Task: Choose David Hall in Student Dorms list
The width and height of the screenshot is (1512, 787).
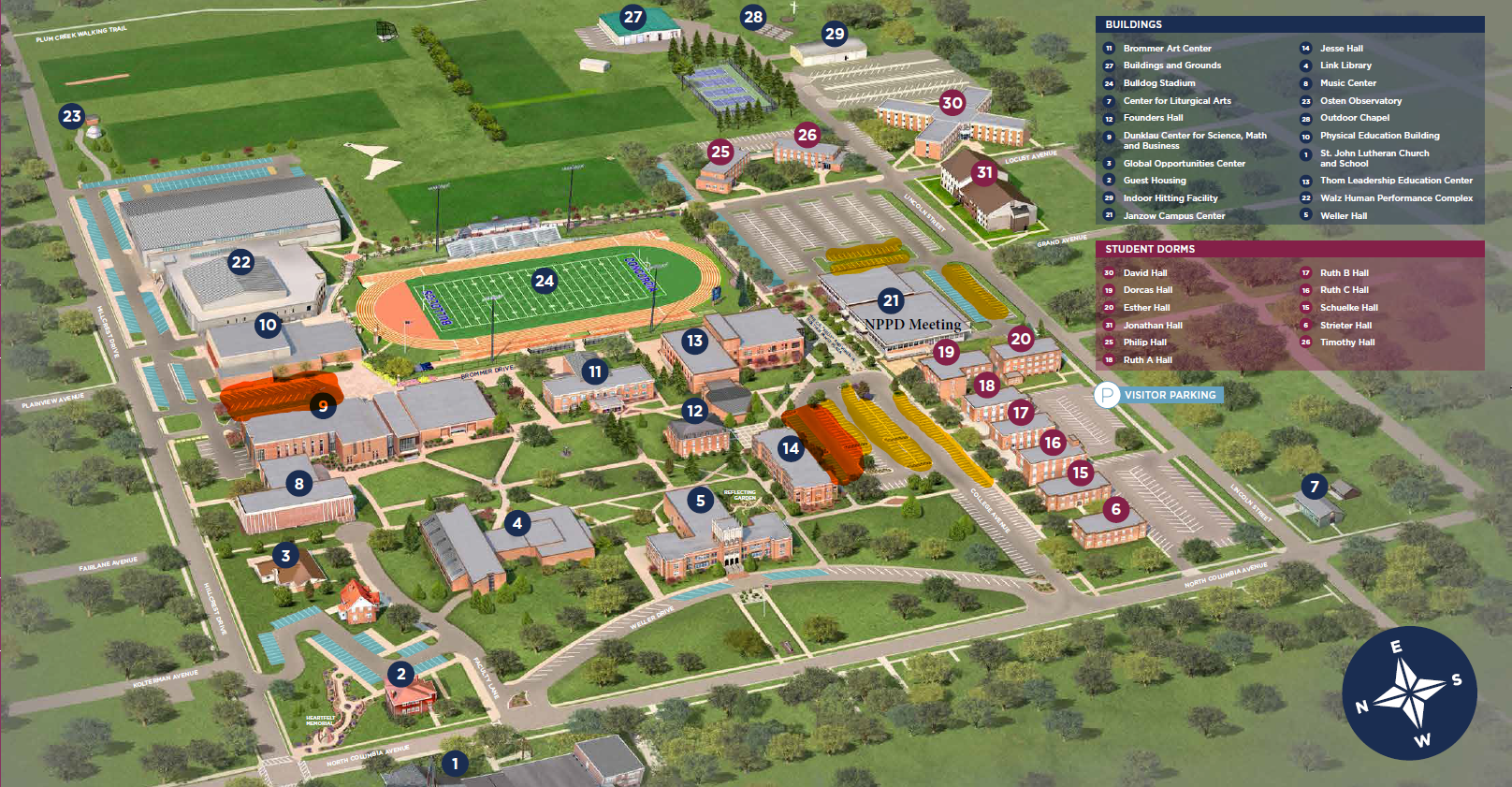Action: click(1145, 273)
